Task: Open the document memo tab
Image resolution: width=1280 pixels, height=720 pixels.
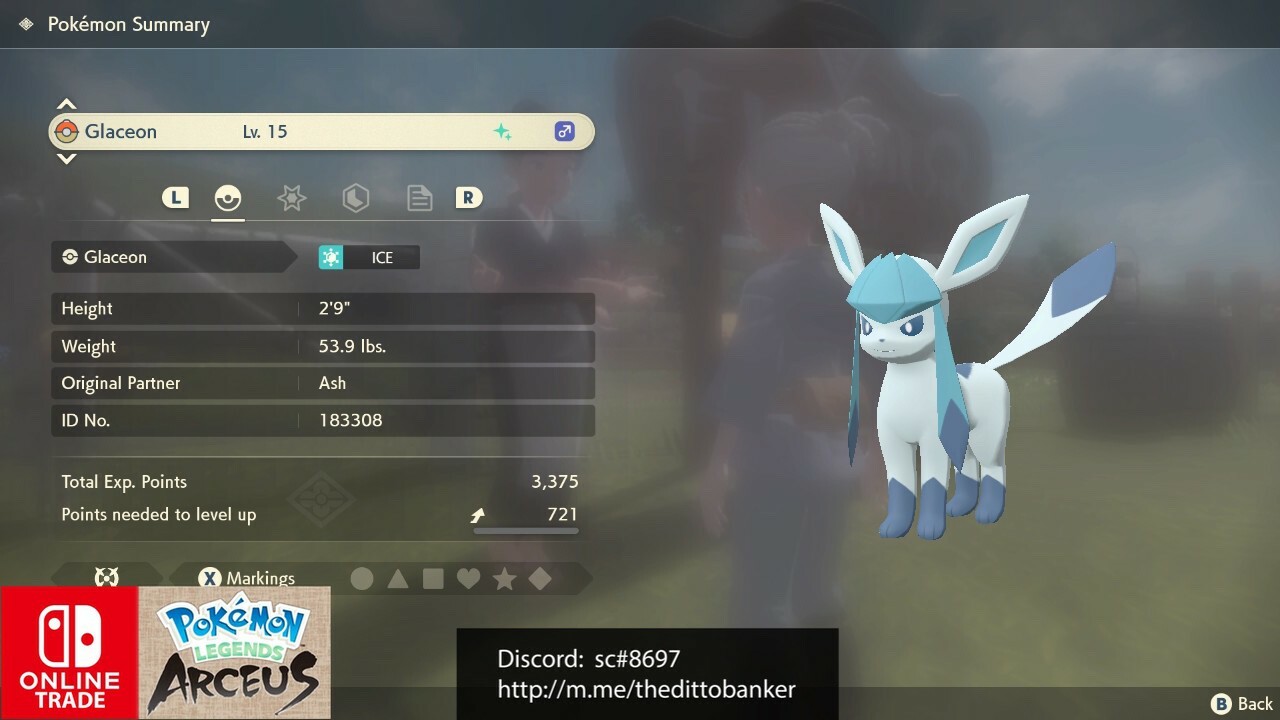Action: 419,197
